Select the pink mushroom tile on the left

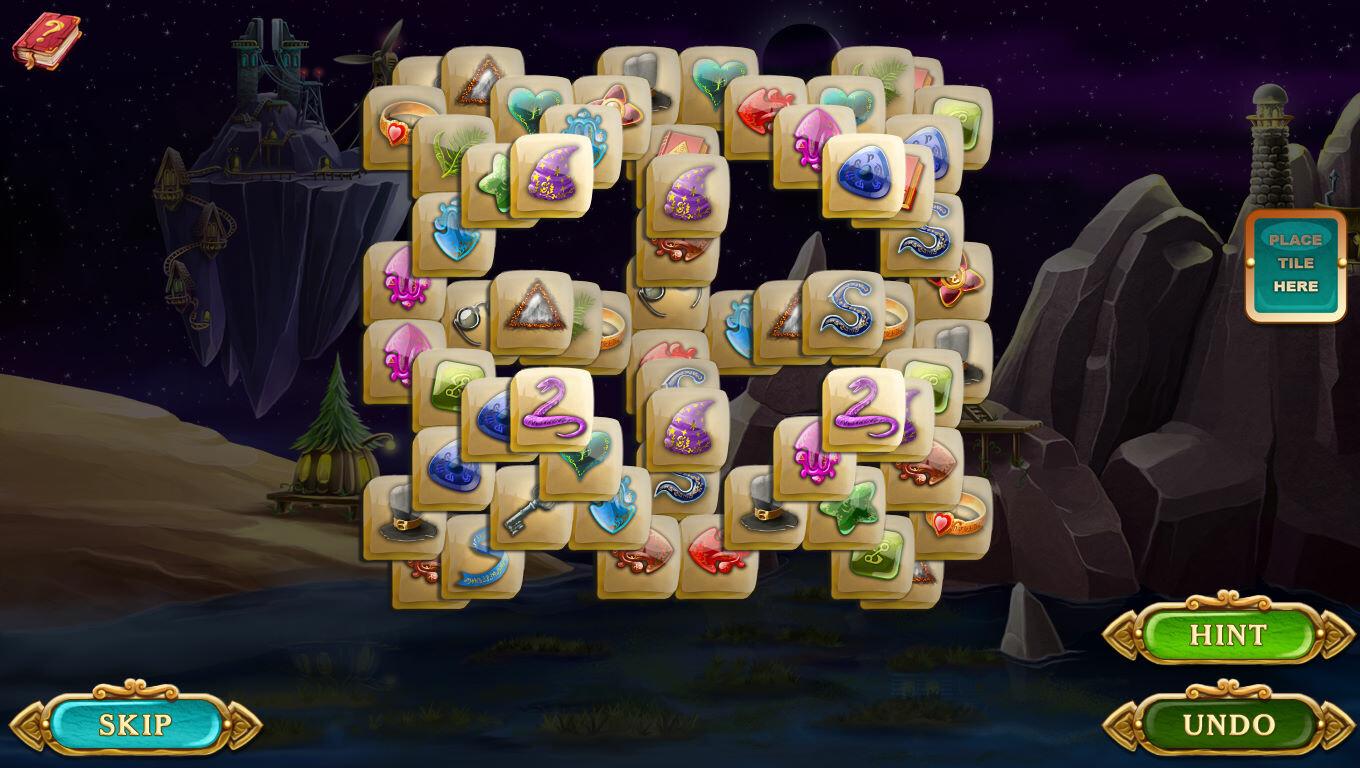405,290
